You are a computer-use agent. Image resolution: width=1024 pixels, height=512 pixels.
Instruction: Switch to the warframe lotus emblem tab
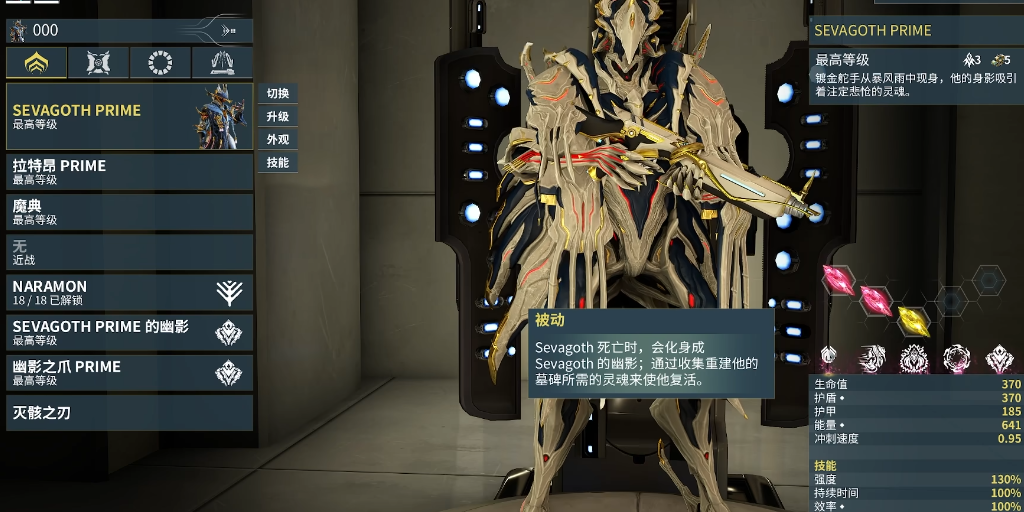click(x=37, y=63)
